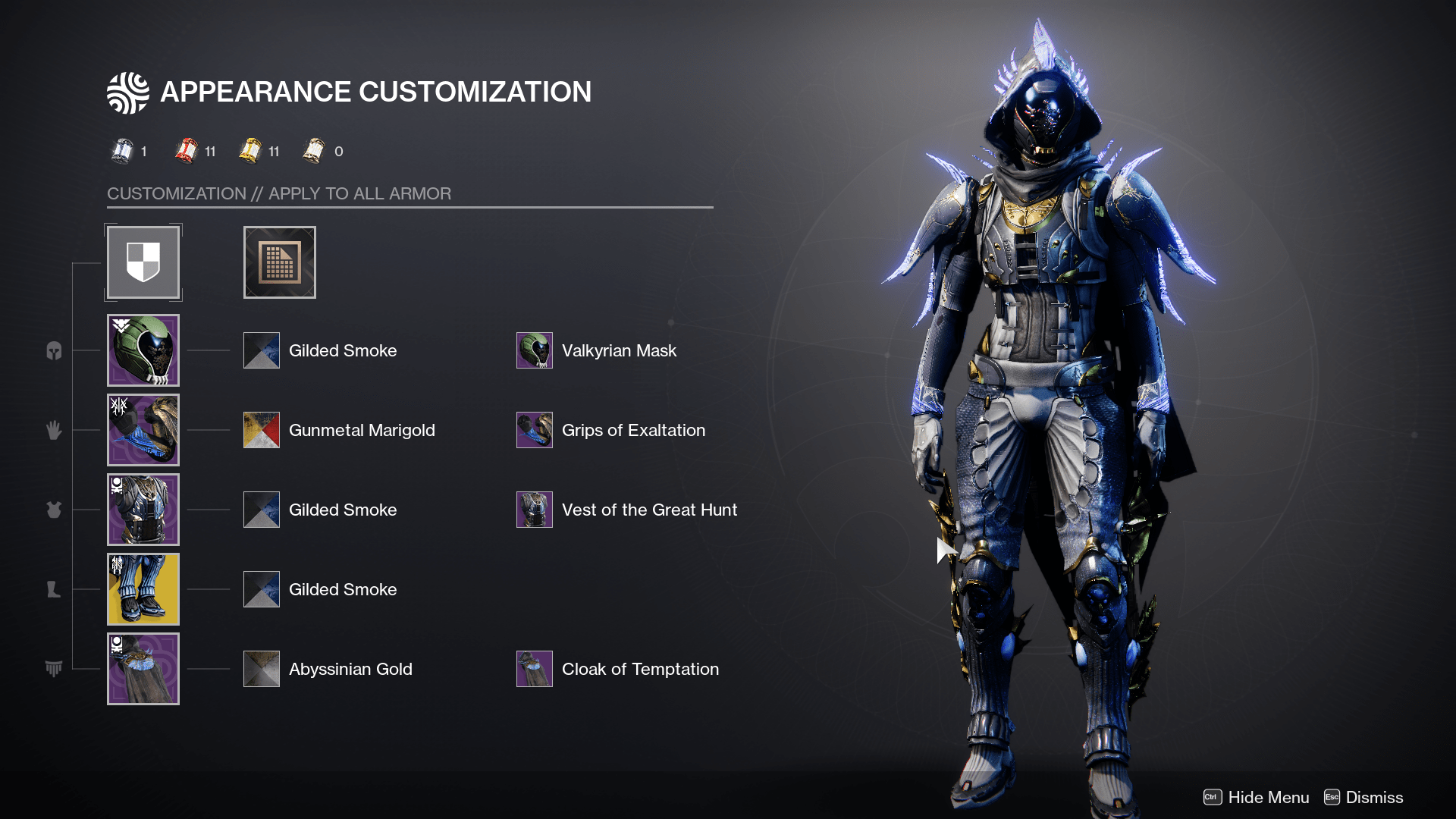Open the Gunmetal Marigold shader swatch
This screenshot has height=819, width=1456.
(x=262, y=430)
